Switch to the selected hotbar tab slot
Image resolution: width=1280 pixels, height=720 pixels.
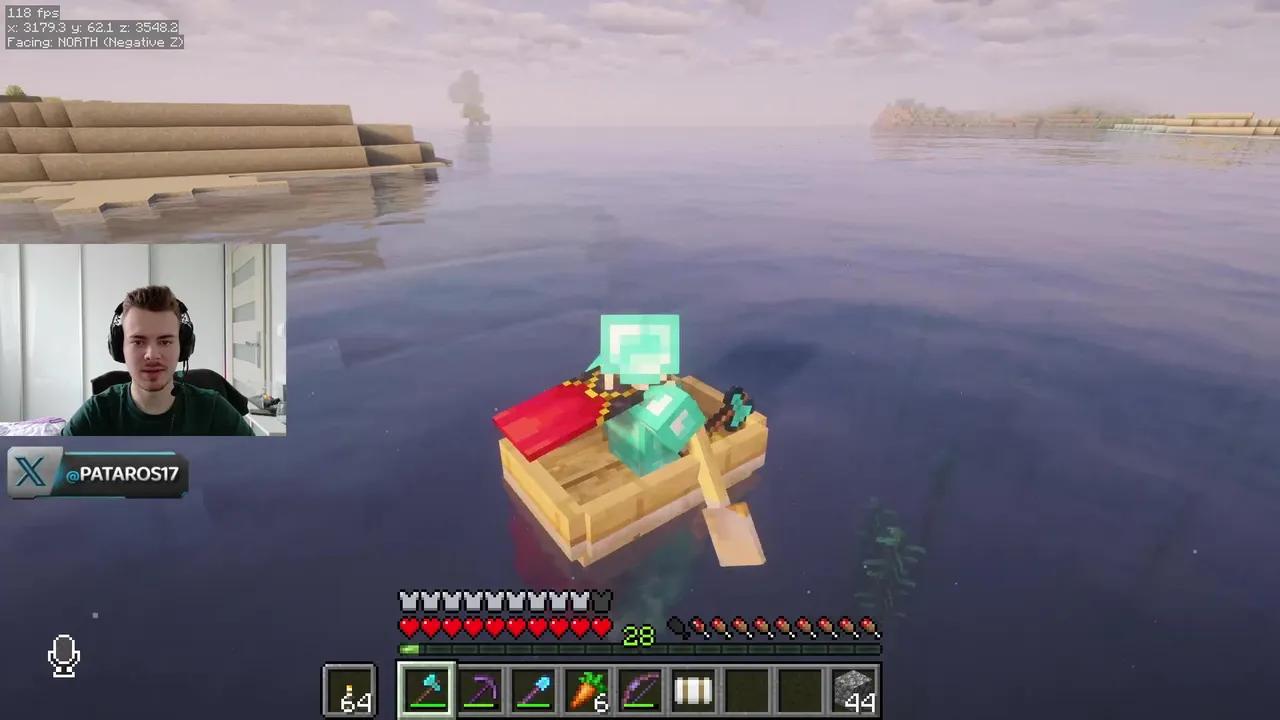tap(427, 690)
